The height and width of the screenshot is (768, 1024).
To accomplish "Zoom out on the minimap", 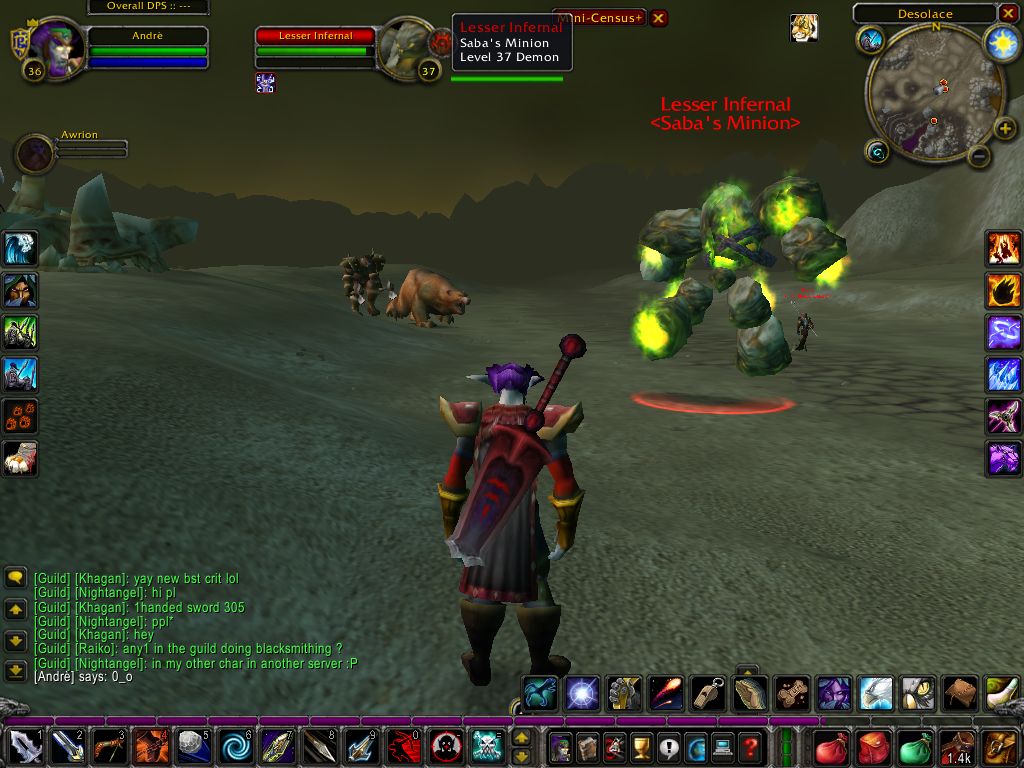I will [979, 156].
